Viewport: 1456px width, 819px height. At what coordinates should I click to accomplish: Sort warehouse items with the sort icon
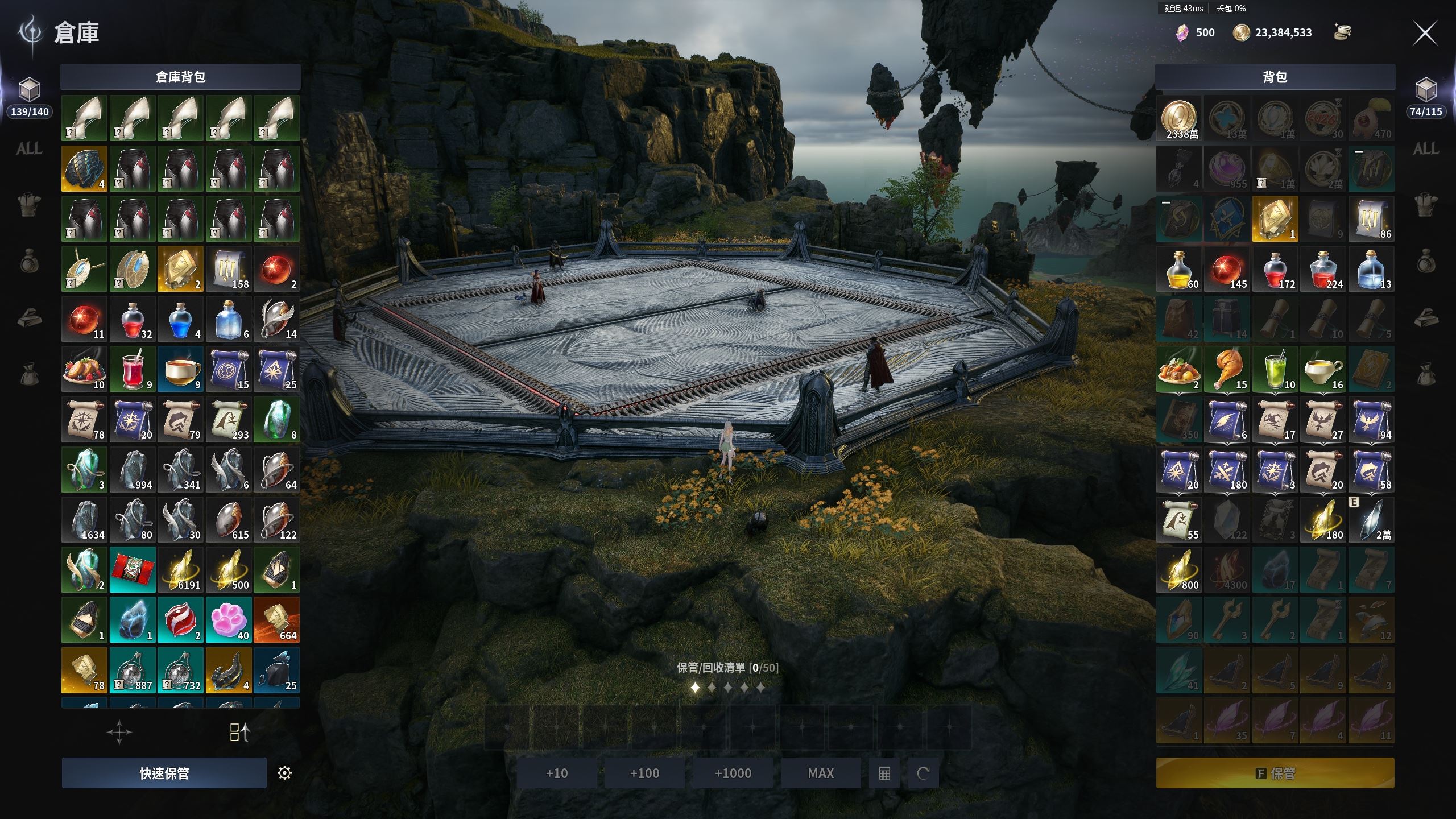pos(239,733)
